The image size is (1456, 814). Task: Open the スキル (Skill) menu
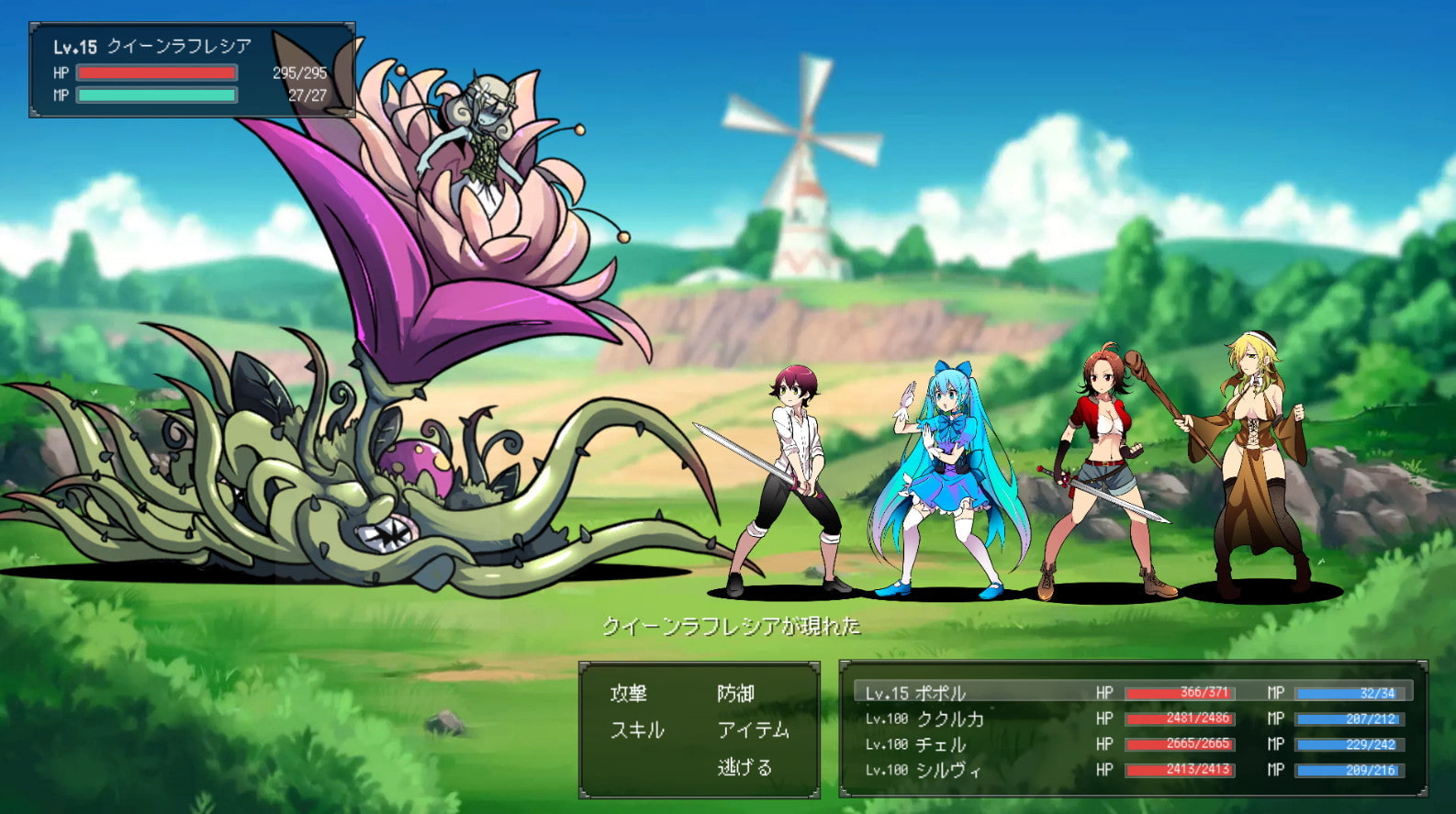(x=637, y=730)
